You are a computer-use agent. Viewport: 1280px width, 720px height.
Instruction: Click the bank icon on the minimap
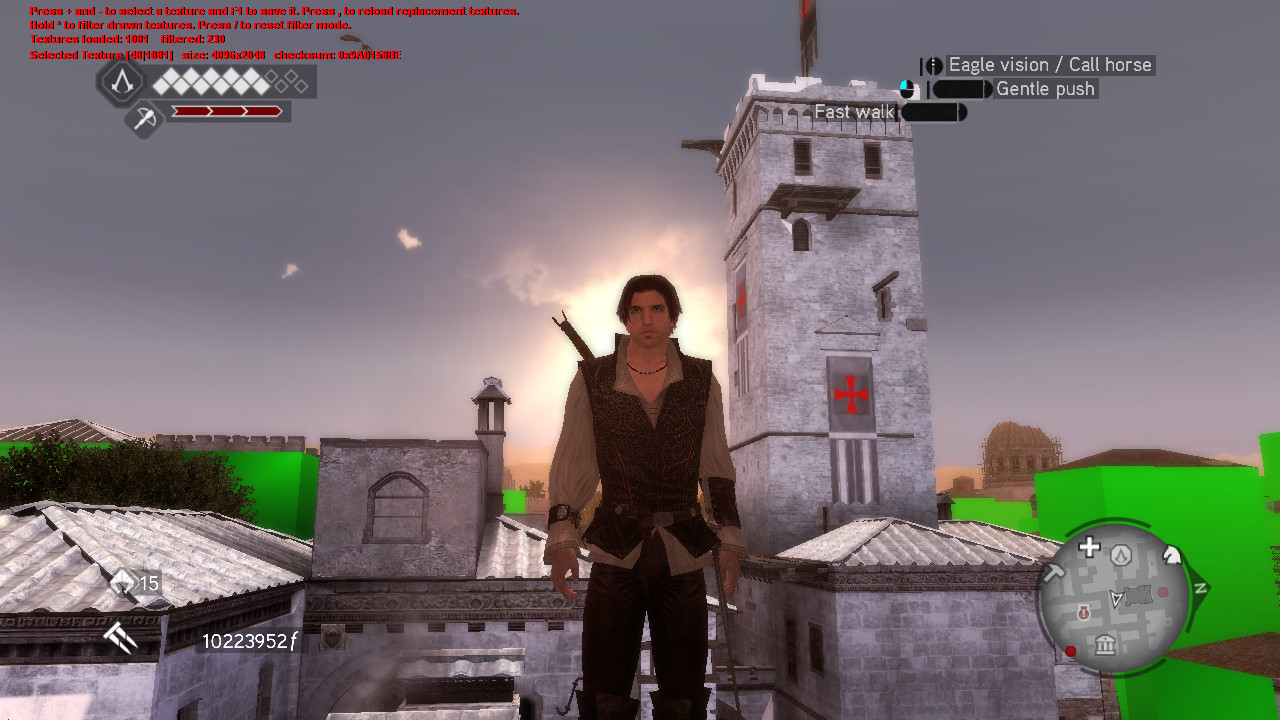(1106, 645)
